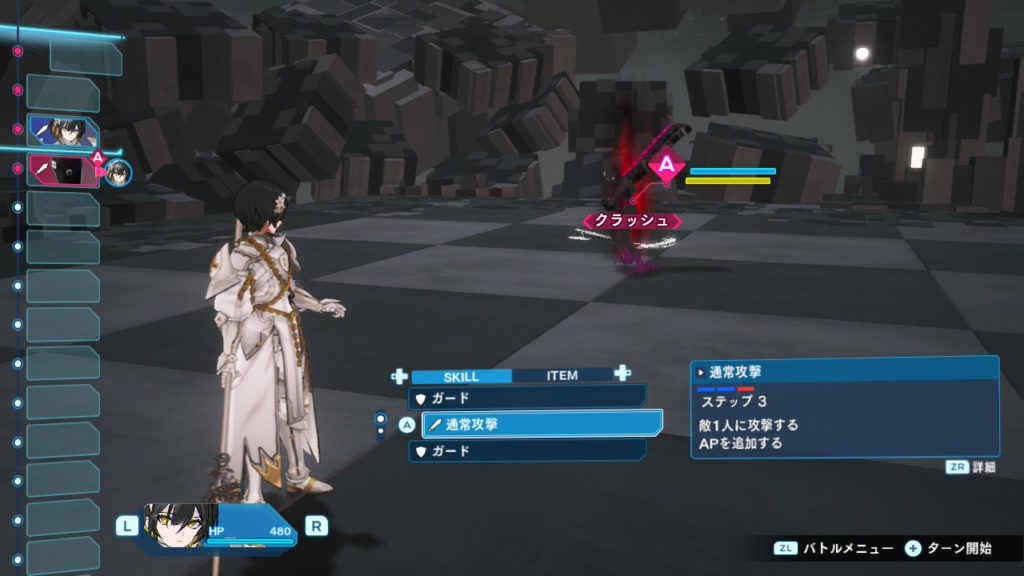Select the red enemy turn card in timeline
Viewport: 1024px width, 576px height.
pos(62,169)
